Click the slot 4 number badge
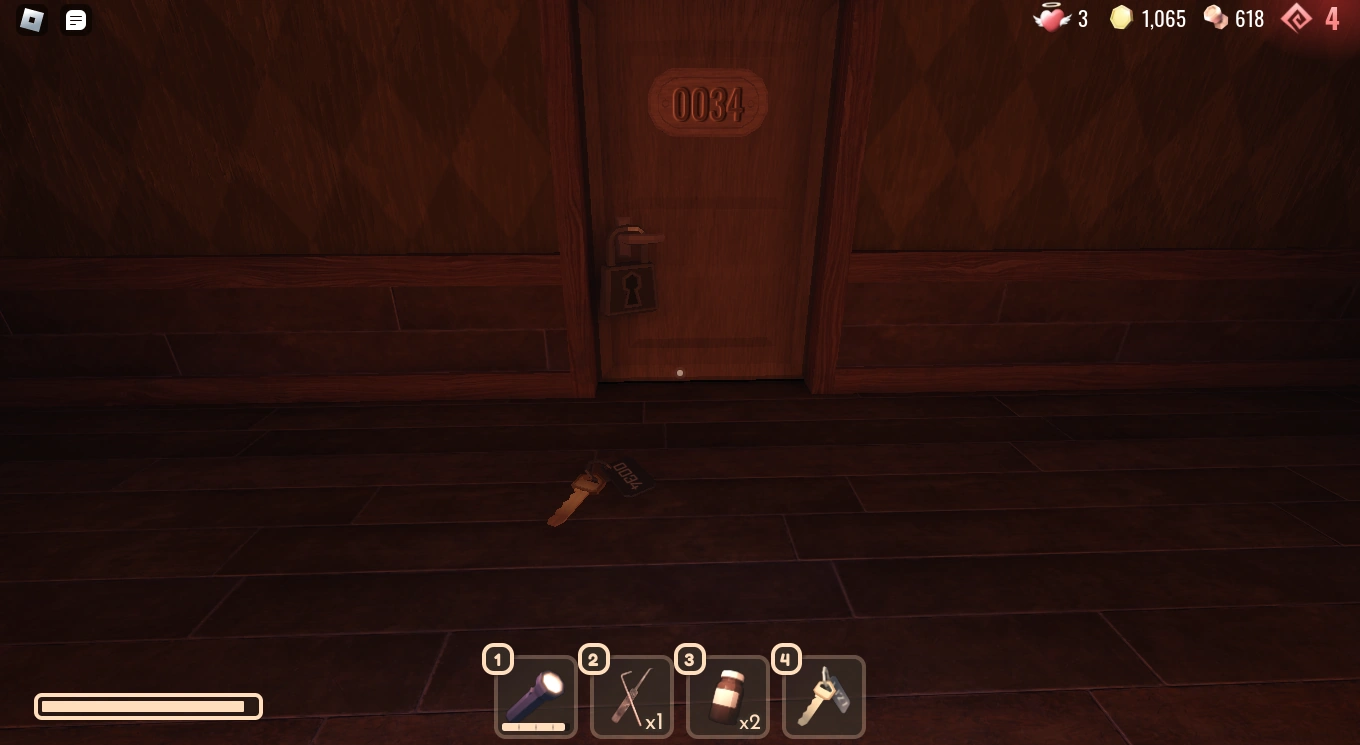Viewport: 1360px width, 745px height. pyautogui.click(x=785, y=659)
